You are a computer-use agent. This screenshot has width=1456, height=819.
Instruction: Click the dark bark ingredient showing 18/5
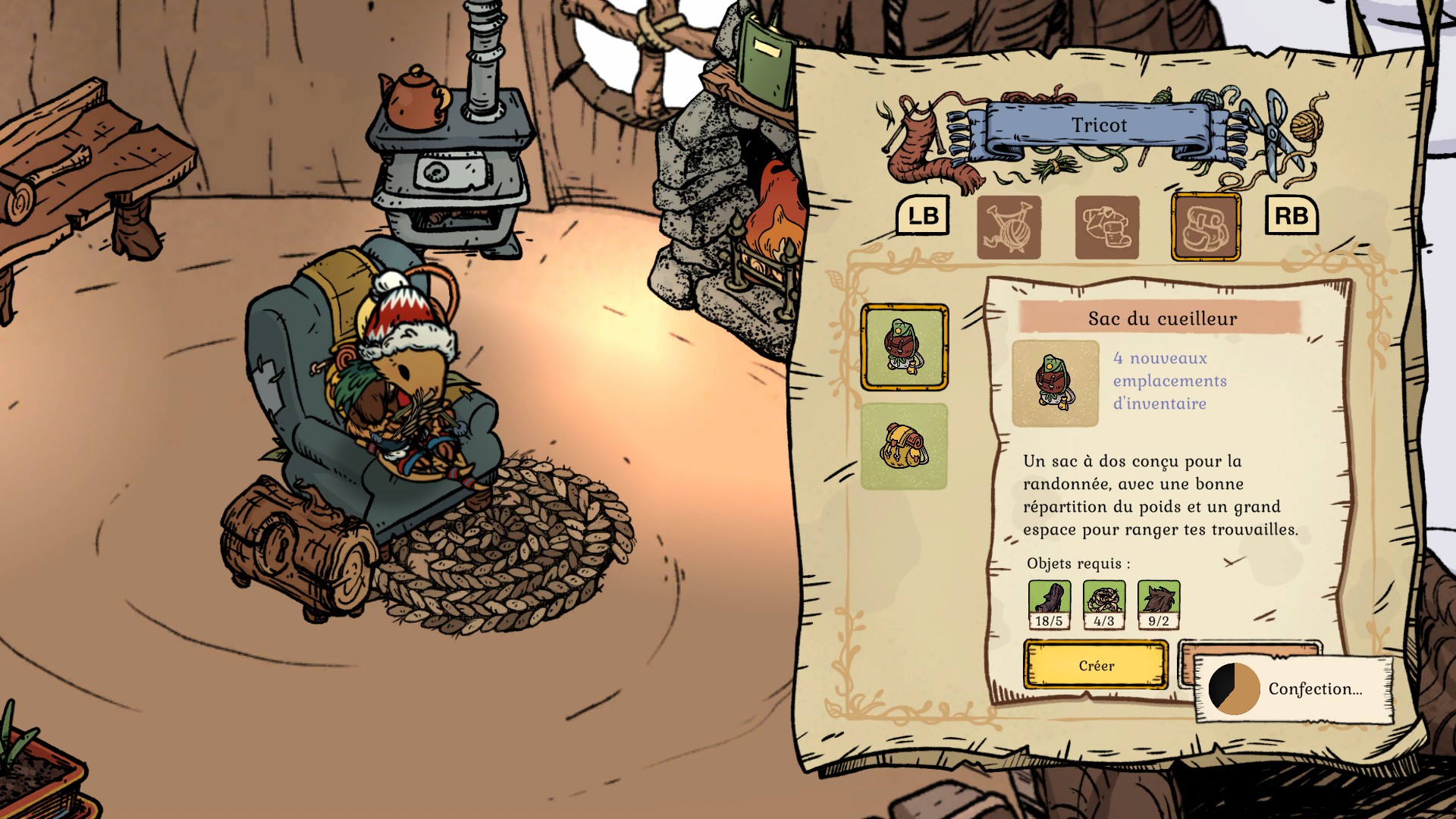pos(1050,604)
